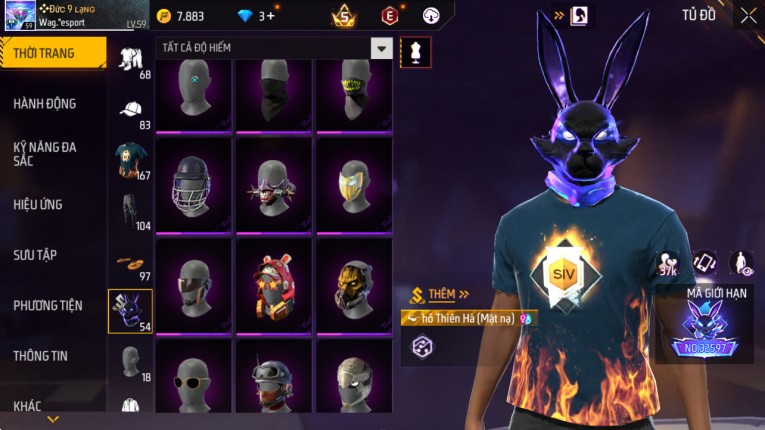This screenshot has height=430, width=765.
Task: Choose the cap headwear category
Action: pos(131,110)
